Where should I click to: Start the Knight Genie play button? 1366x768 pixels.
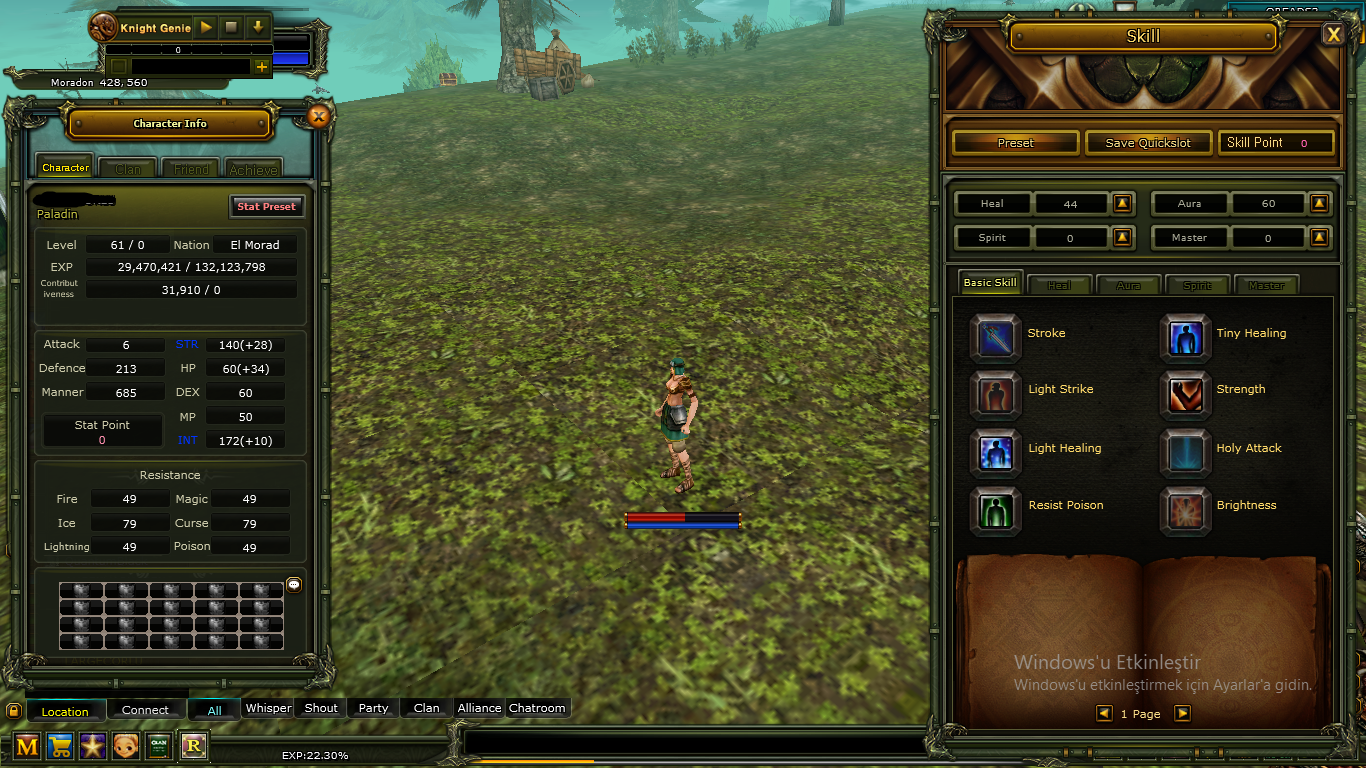click(206, 27)
